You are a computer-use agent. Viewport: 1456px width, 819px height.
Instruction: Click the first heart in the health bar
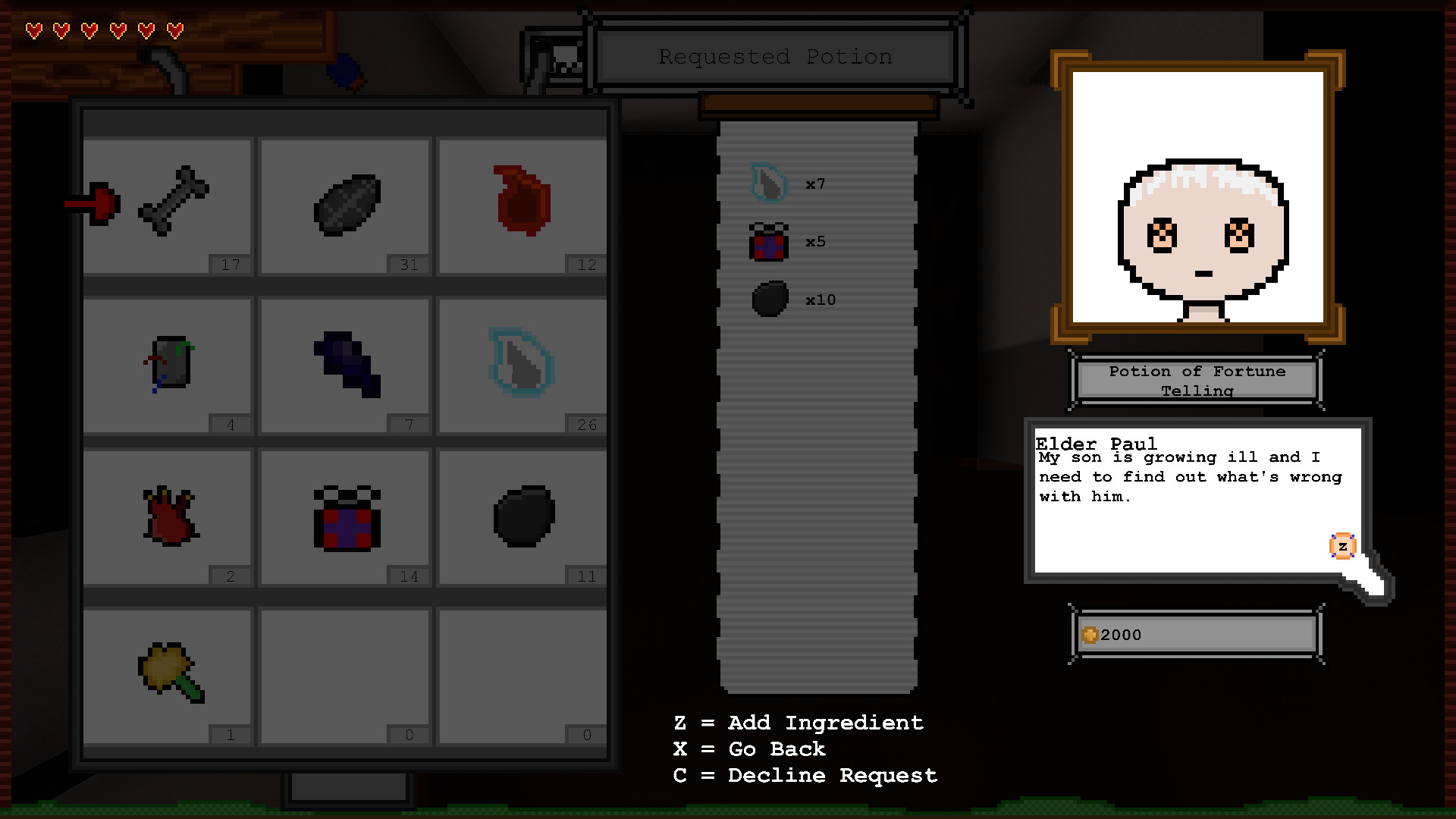point(33,30)
